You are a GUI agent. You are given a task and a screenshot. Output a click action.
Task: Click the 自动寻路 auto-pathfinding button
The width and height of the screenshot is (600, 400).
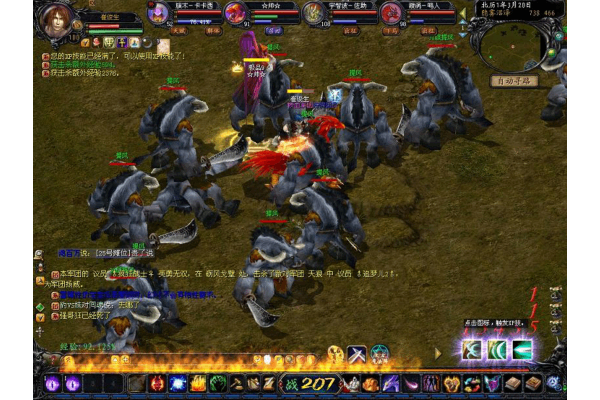click(x=515, y=79)
